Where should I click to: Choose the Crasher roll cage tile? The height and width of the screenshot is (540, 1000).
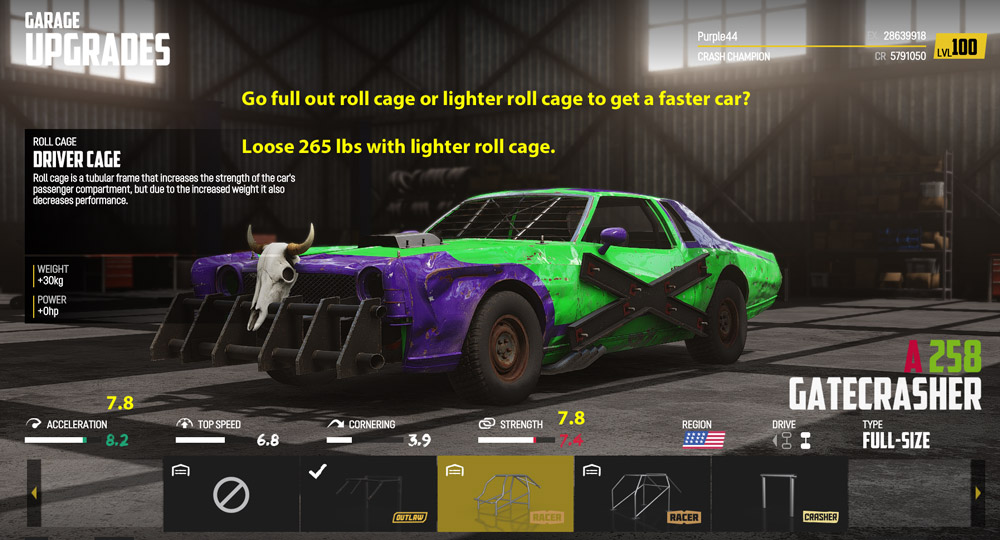pyautogui.click(x=779, y=494)
